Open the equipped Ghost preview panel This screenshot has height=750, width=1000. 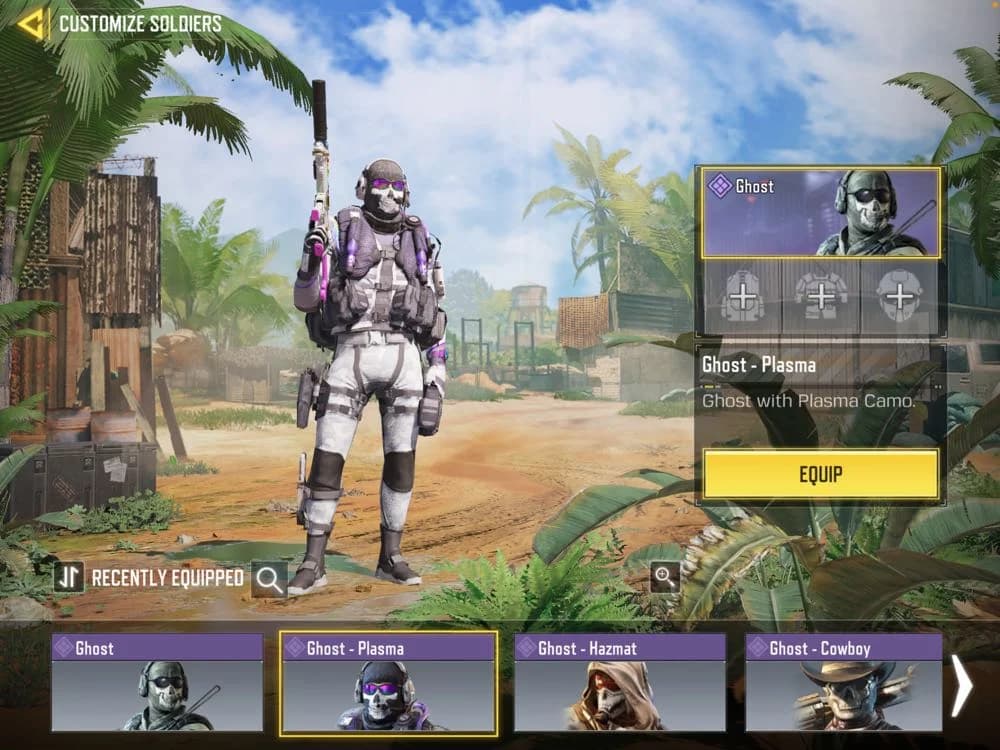[x=820, y=212]
